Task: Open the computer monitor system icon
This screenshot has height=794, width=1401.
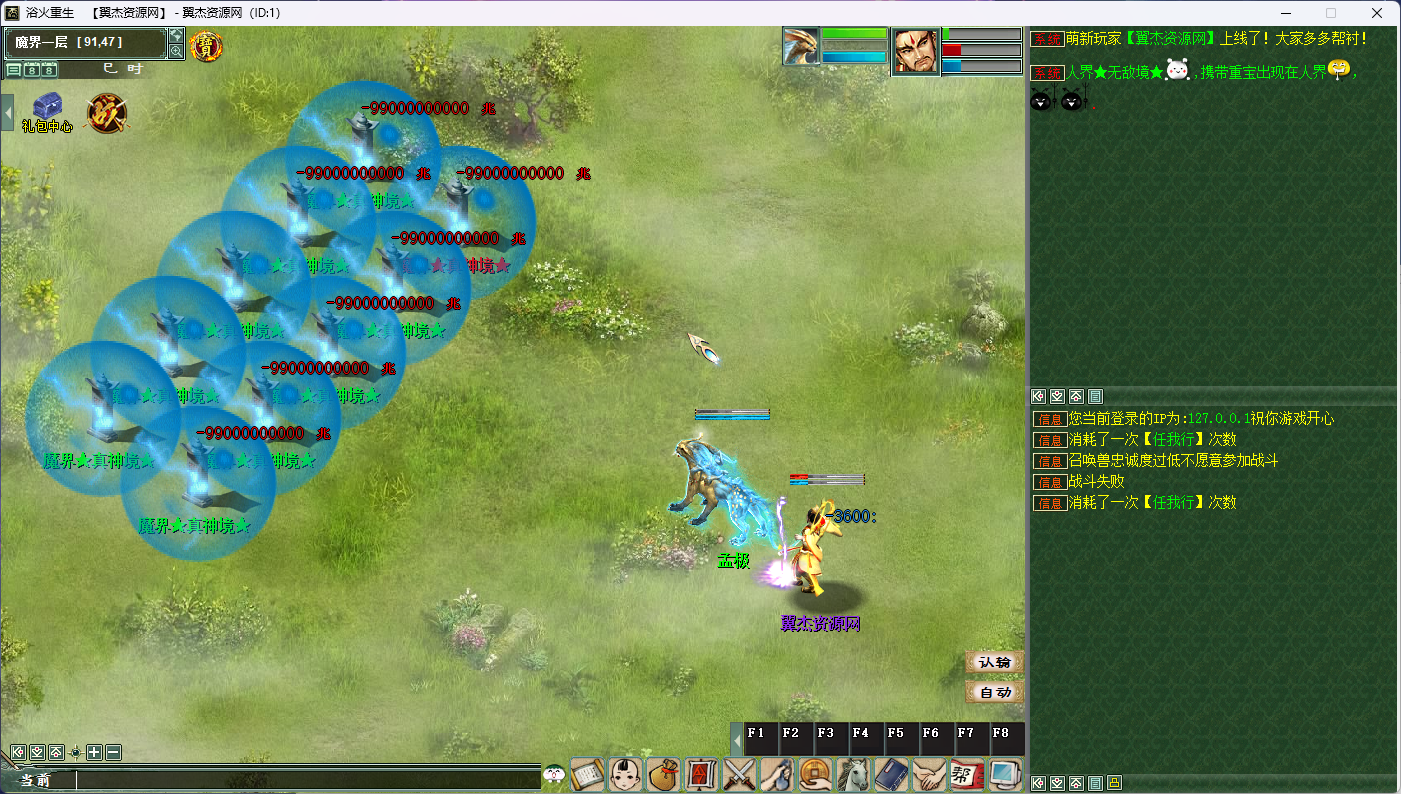Action: click(x=1005, y=775)
